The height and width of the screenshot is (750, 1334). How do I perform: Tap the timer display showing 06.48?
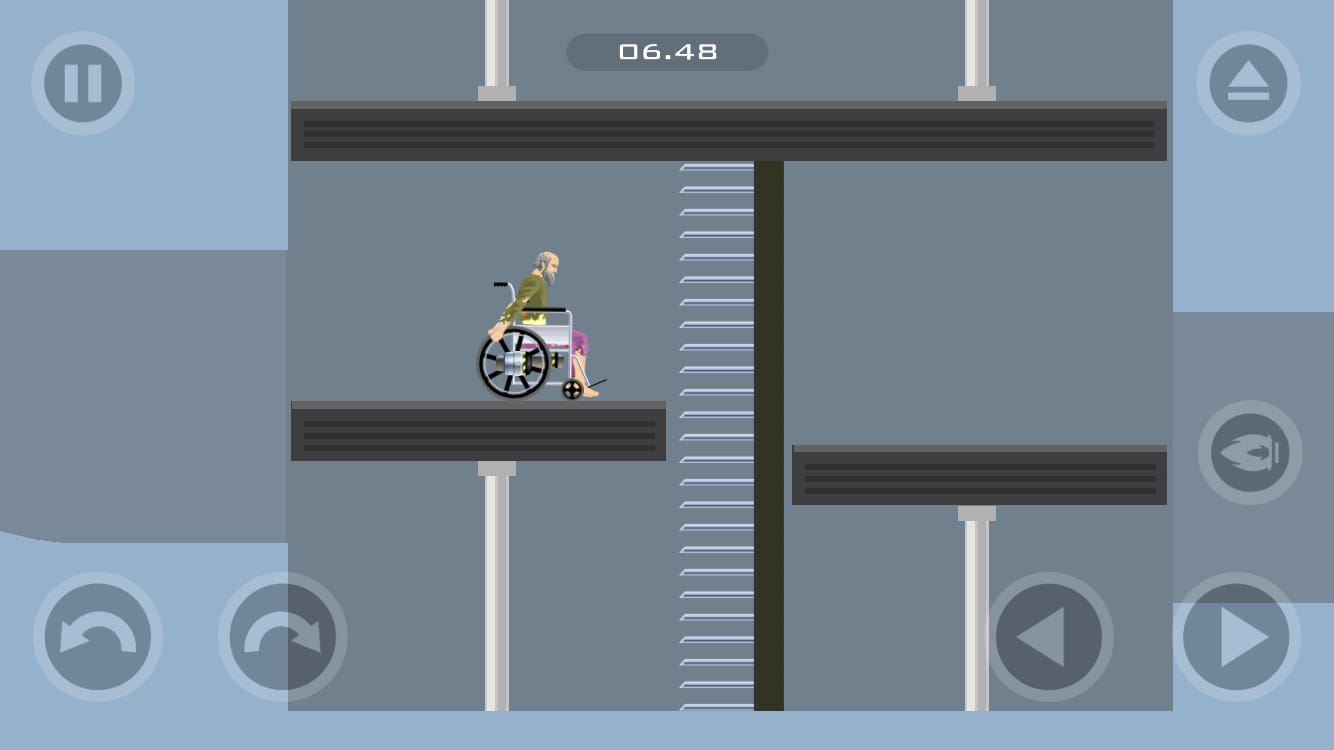pos(667,52)
